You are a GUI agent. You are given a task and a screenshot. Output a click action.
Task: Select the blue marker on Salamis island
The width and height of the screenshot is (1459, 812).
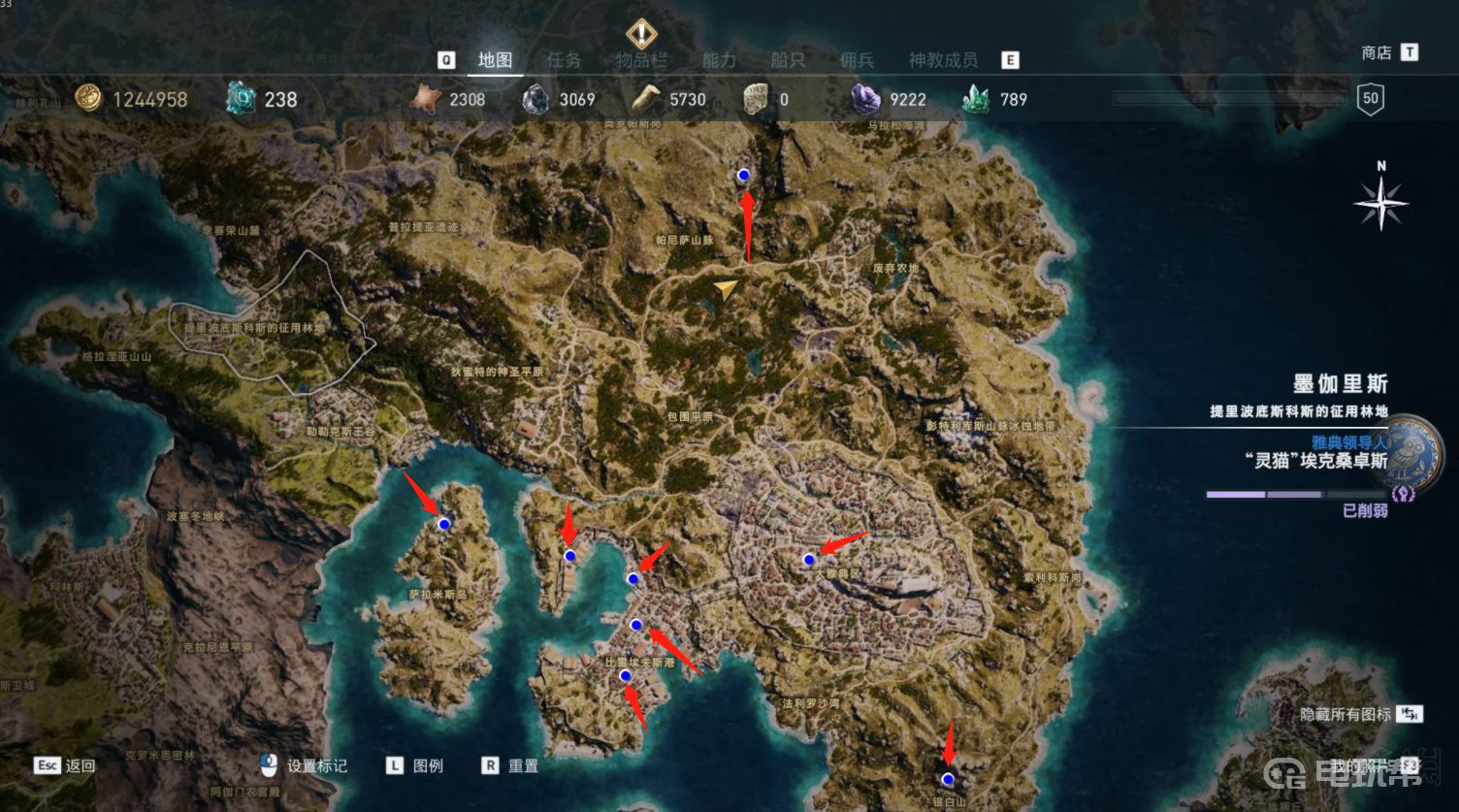click(444, 524)
